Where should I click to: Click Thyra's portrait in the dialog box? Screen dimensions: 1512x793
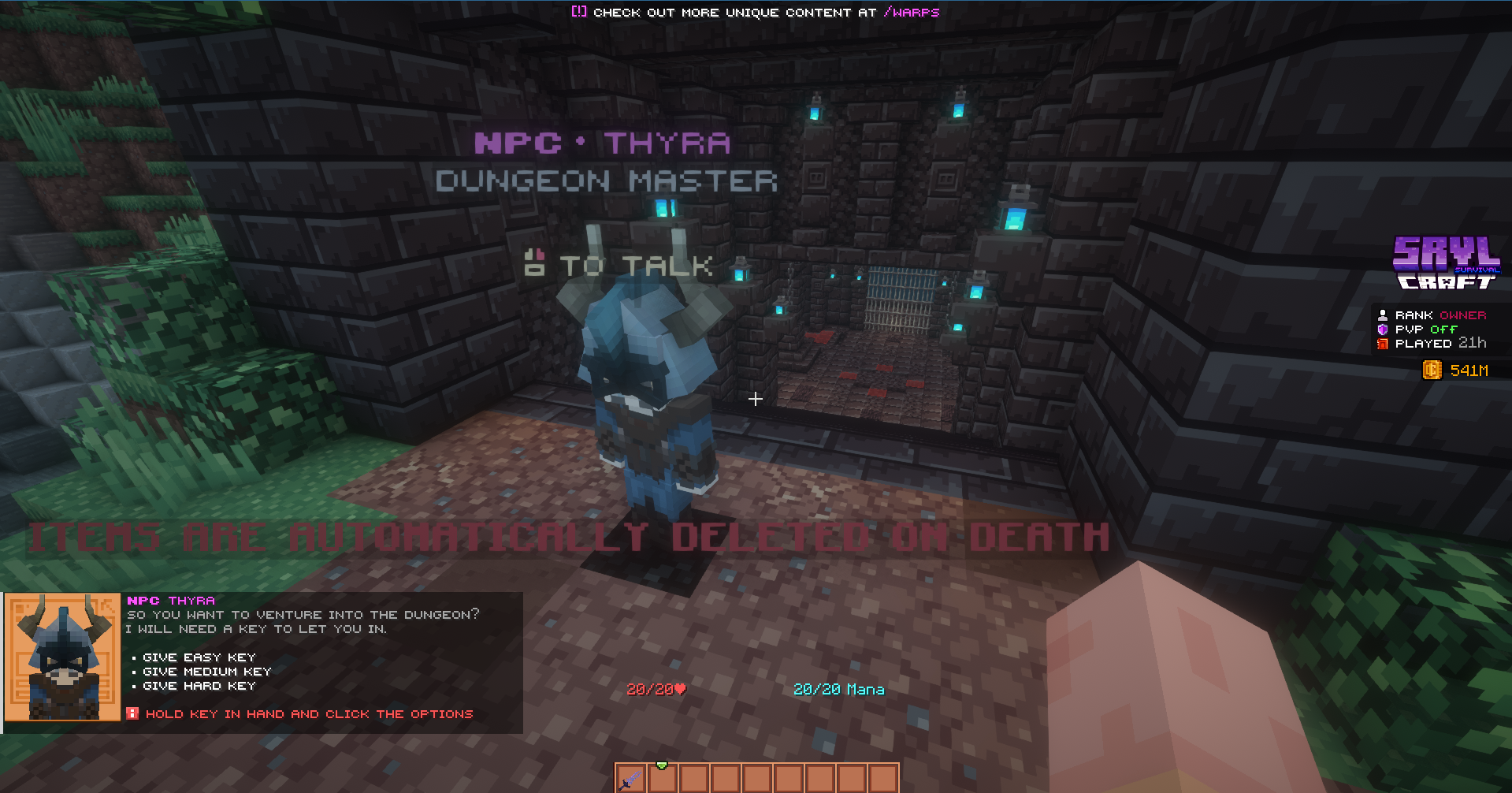click(62, 660)
